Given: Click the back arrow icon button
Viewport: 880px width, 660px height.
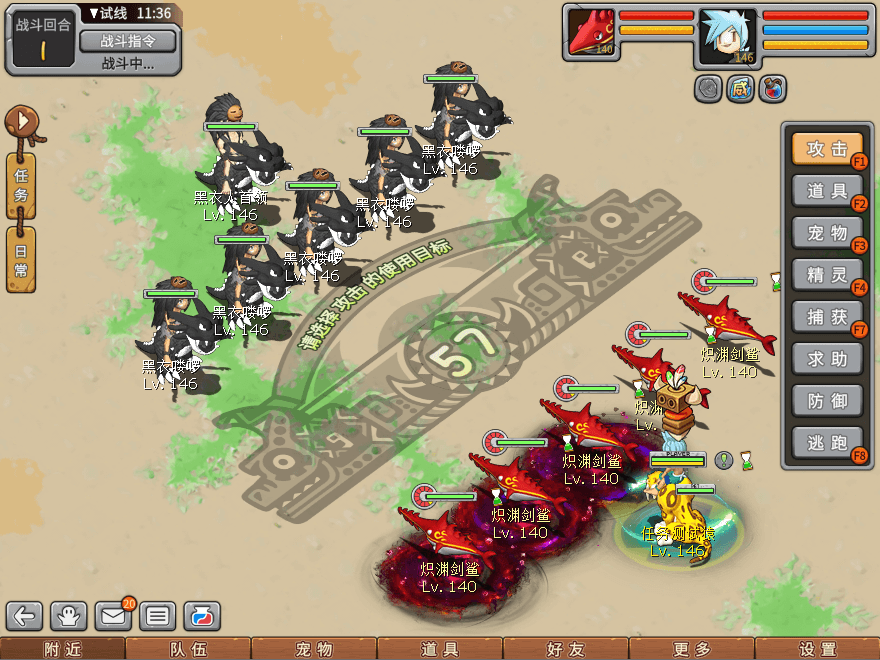Looking at the screenshot, I should point(26,616).
